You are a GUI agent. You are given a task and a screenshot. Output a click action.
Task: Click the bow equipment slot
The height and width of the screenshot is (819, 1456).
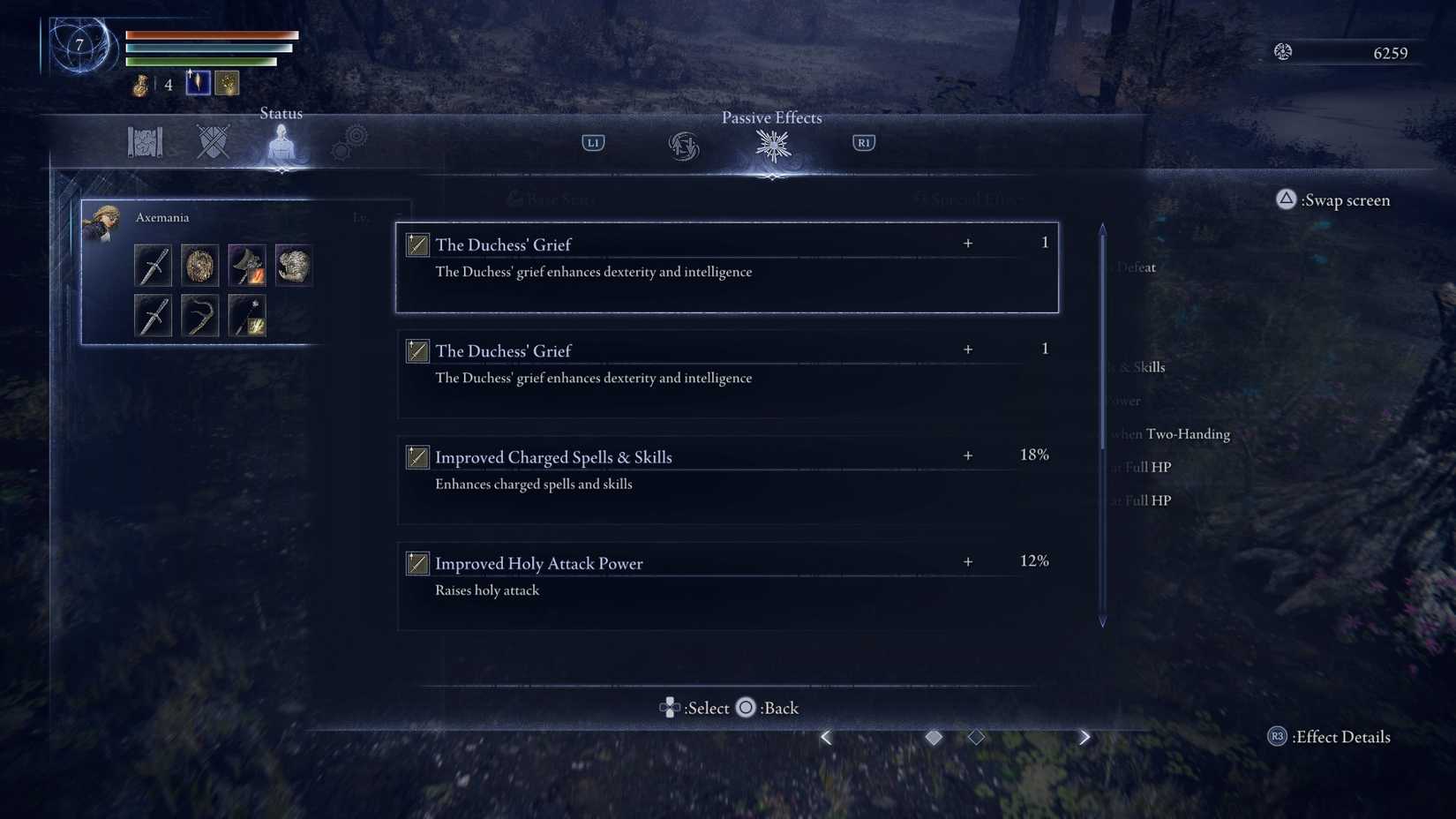(x=199, y=315)
